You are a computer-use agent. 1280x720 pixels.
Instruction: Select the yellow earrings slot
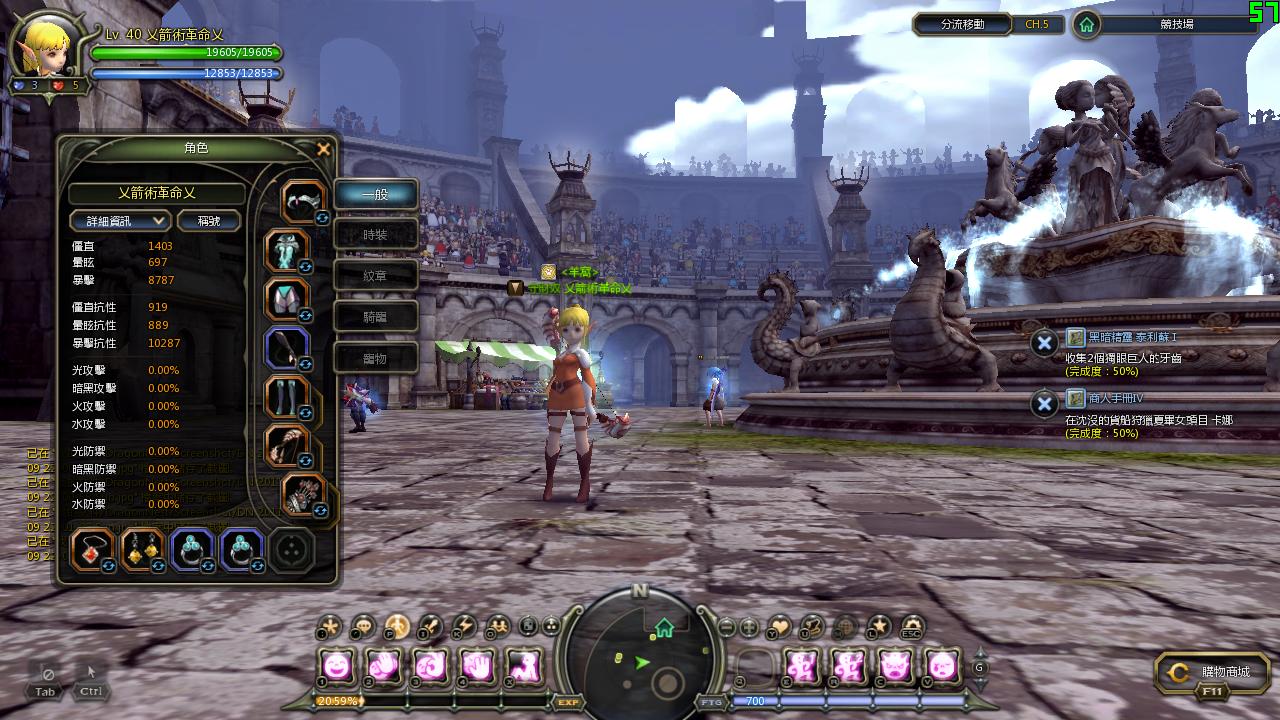(x=142, y=549)
